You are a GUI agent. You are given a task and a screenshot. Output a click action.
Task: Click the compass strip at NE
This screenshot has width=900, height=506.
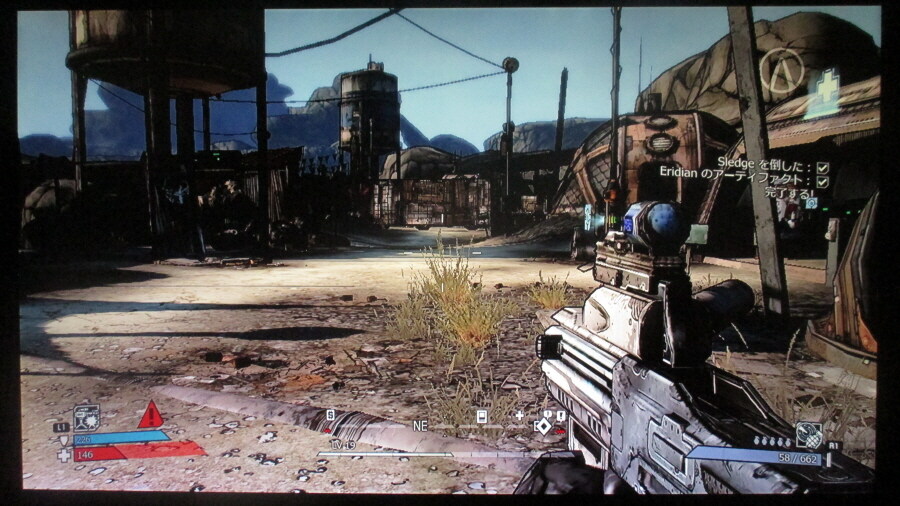pyautogui.click(x=420, y=425)
